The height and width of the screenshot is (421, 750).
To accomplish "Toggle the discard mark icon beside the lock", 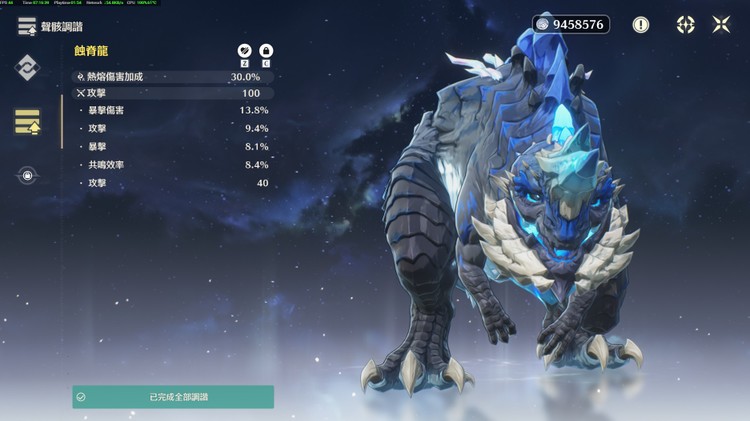I will pos(243,50).
